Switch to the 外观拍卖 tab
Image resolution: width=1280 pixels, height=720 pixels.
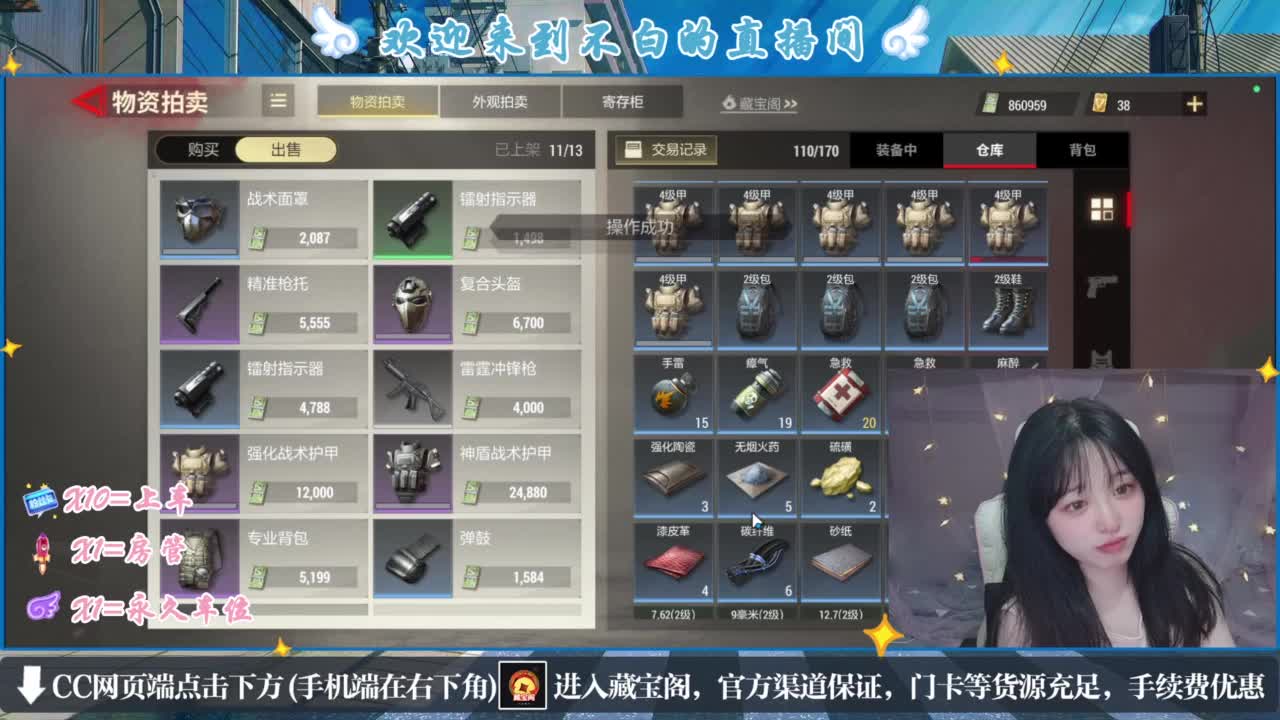(501, 101)
